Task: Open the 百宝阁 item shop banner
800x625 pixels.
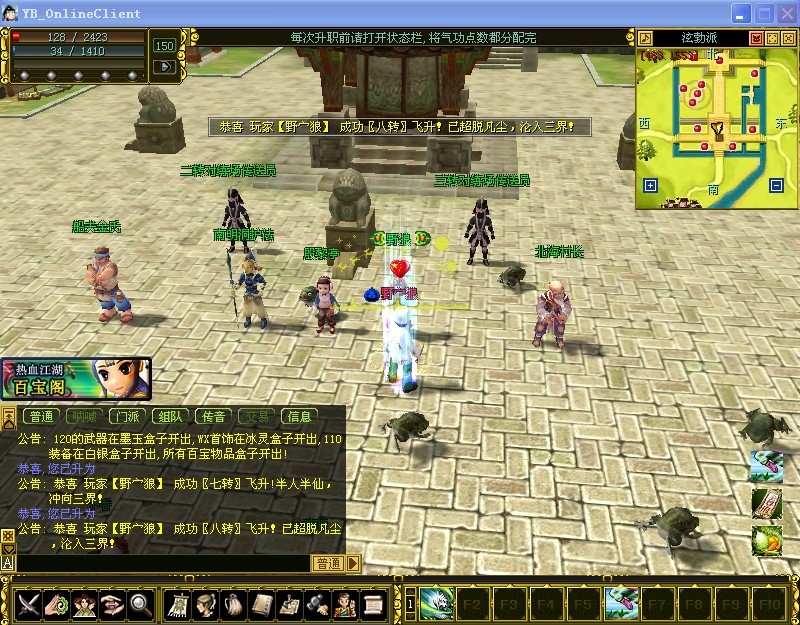Action: [76, 379]
